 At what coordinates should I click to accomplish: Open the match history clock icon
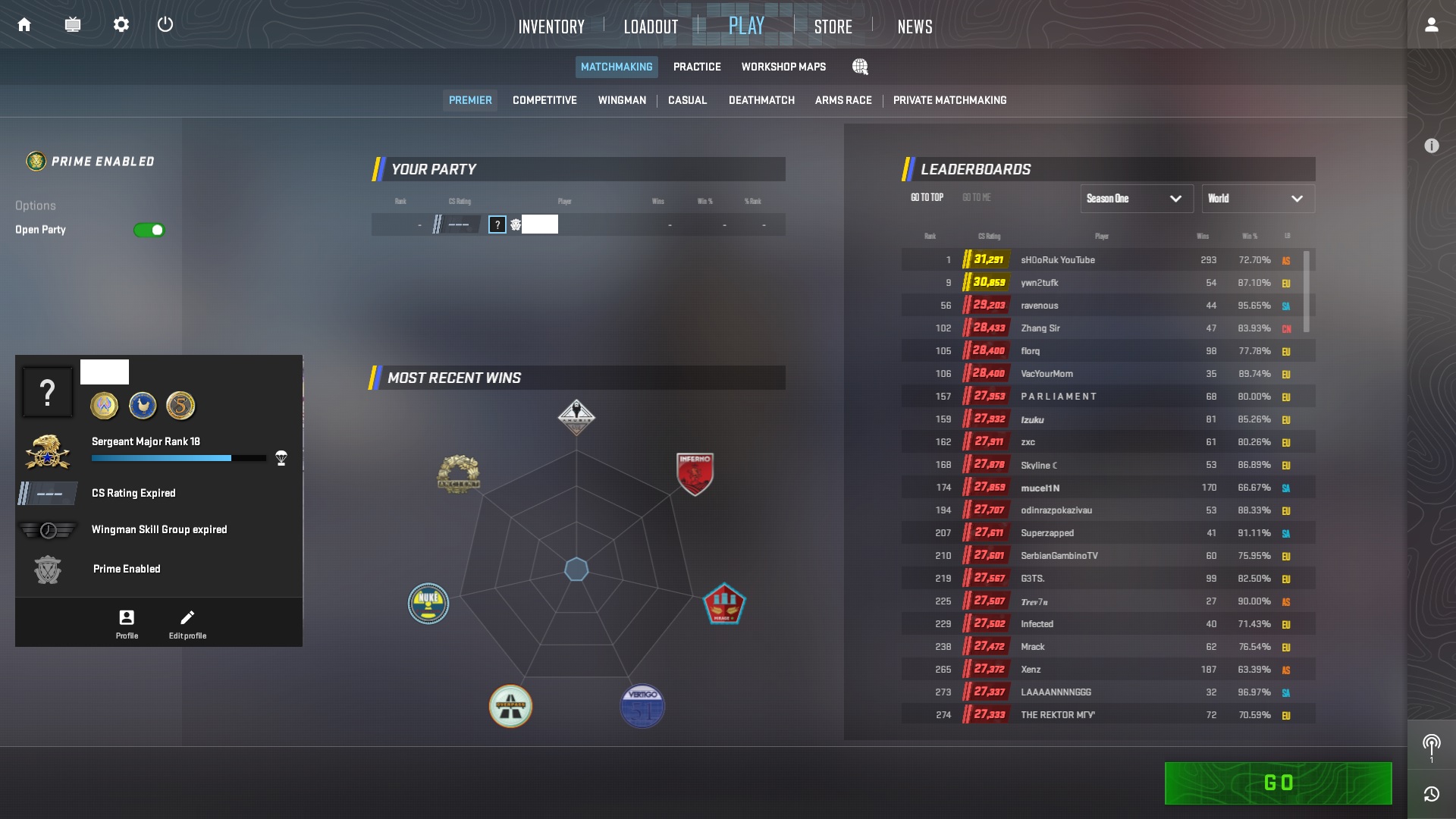pyautogui.click(x=1432, y=794)
